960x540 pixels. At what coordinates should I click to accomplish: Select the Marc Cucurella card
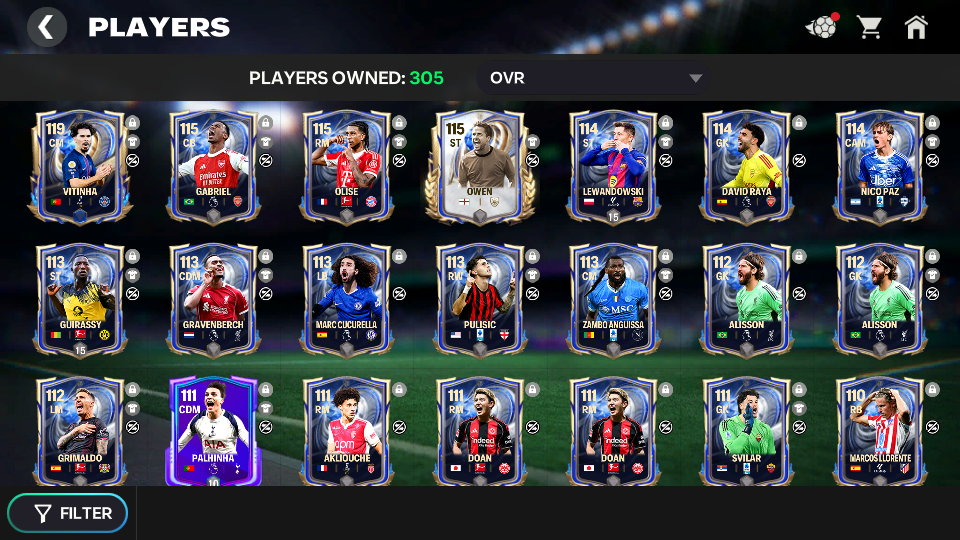[x=347, y=298]
